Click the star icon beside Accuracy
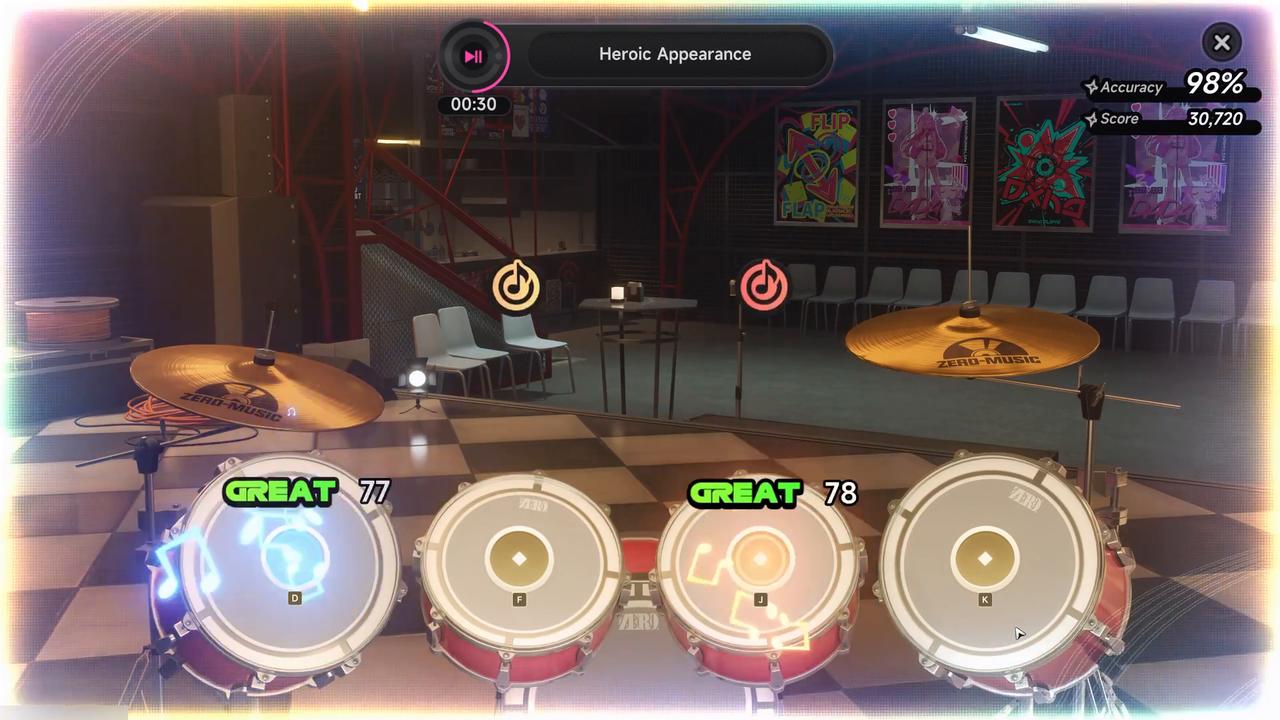Viewport: 1280px width, 720px height. pos(1092,87)
